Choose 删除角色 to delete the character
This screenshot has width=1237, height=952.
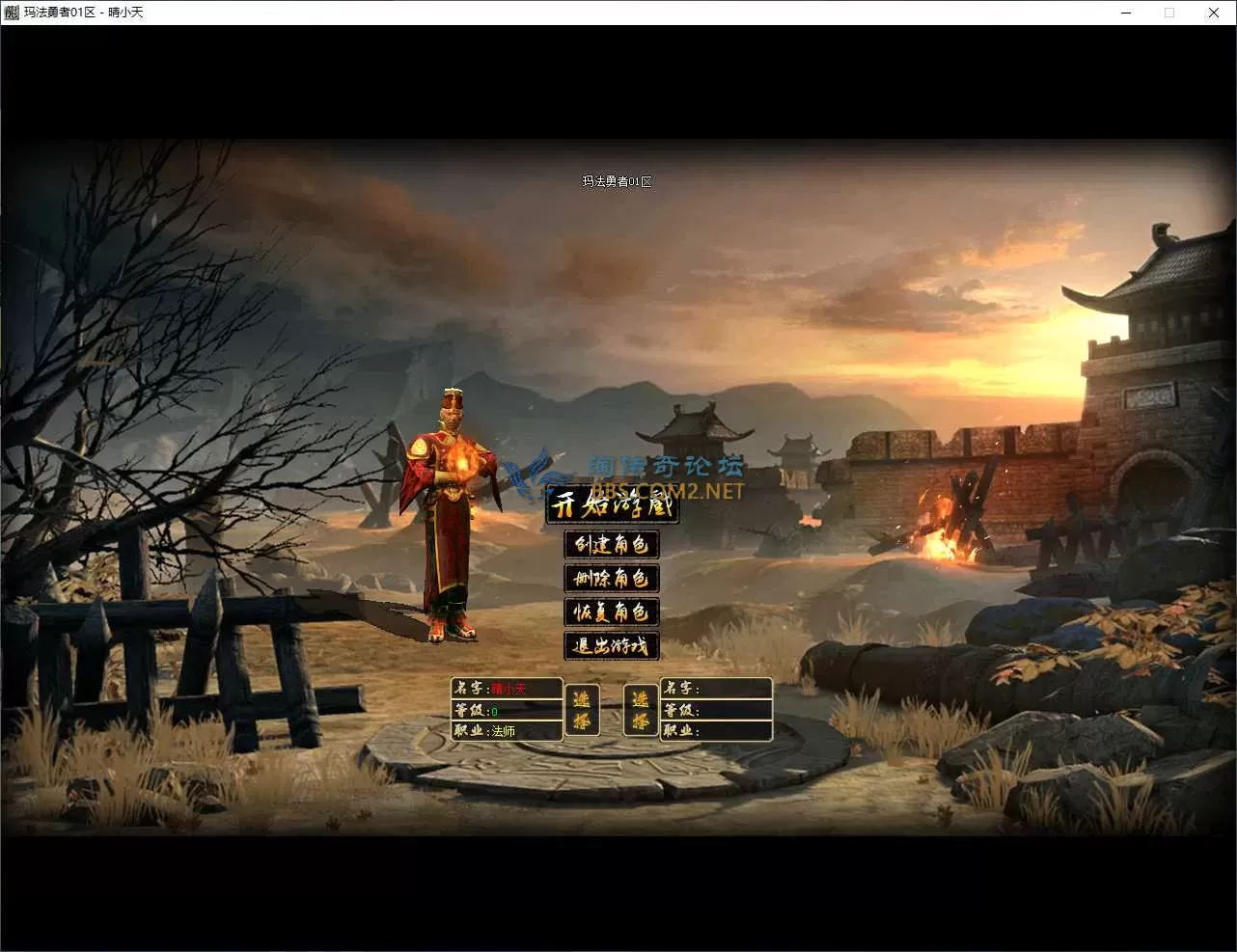tap(612, 578)
